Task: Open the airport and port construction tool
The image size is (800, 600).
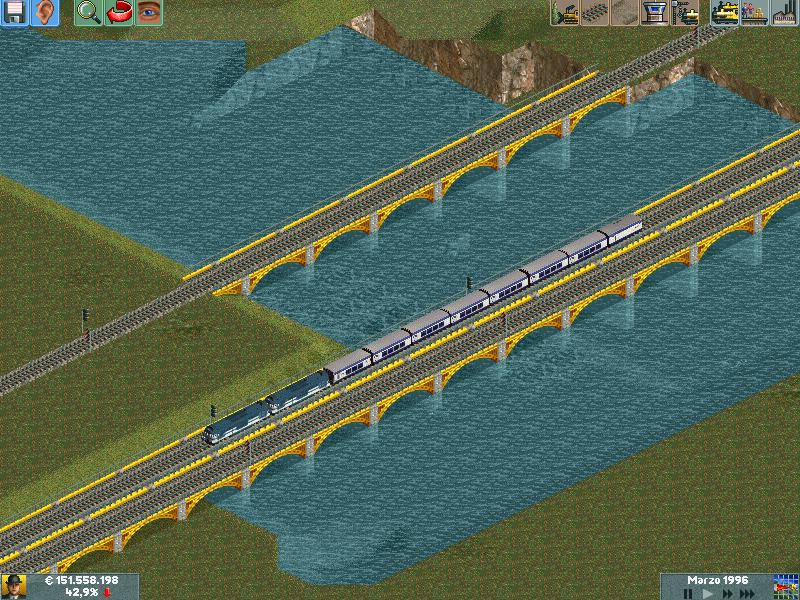Action: 655,13
